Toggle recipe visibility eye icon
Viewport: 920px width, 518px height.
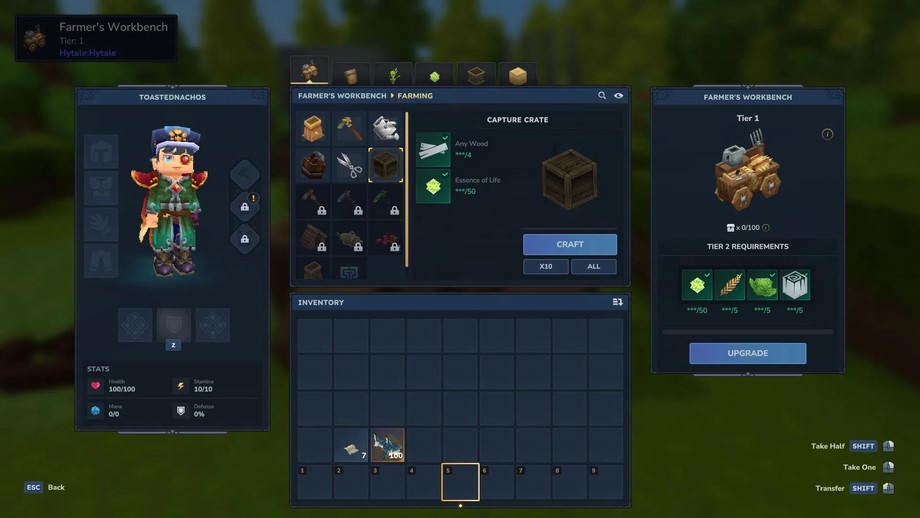click(x=618, y=96)
